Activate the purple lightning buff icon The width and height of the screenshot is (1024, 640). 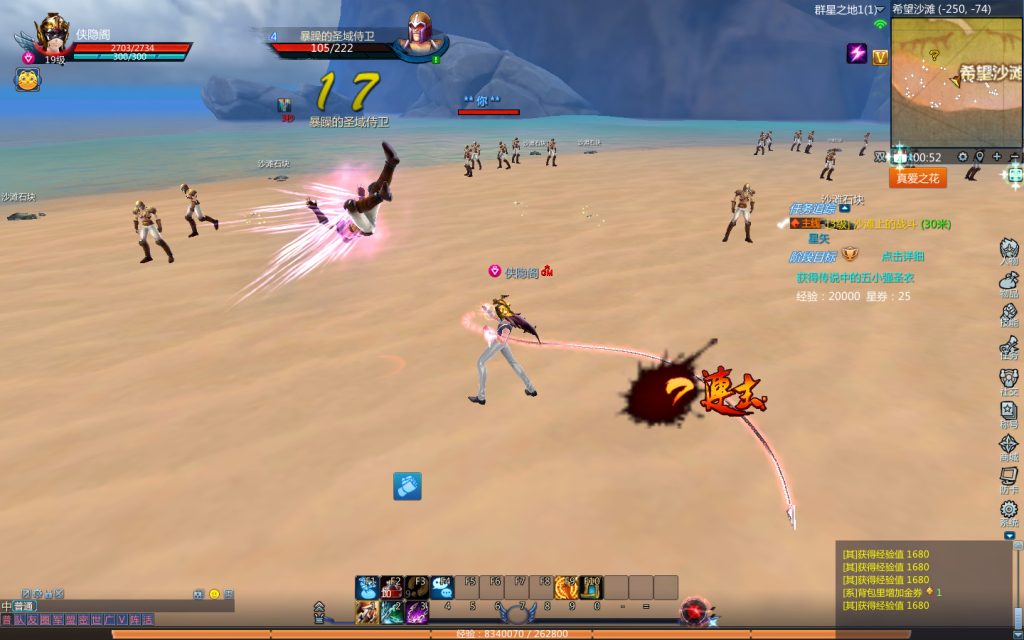click(x=857, y=54)
